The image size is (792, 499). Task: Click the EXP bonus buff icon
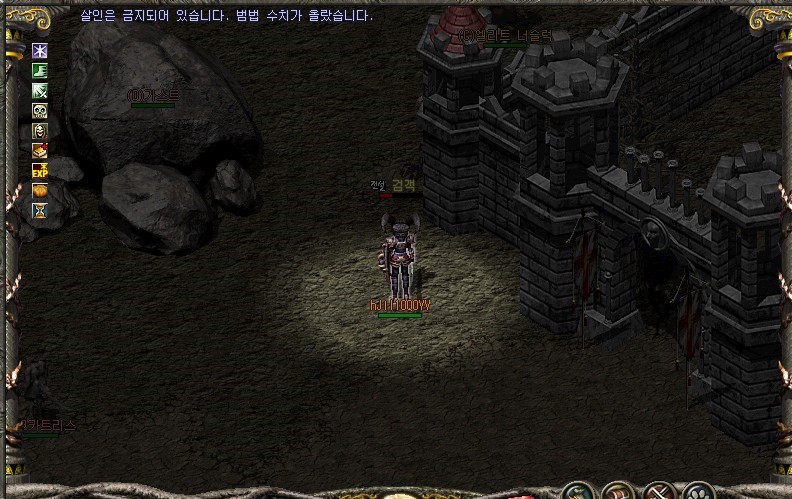[40, 170]
